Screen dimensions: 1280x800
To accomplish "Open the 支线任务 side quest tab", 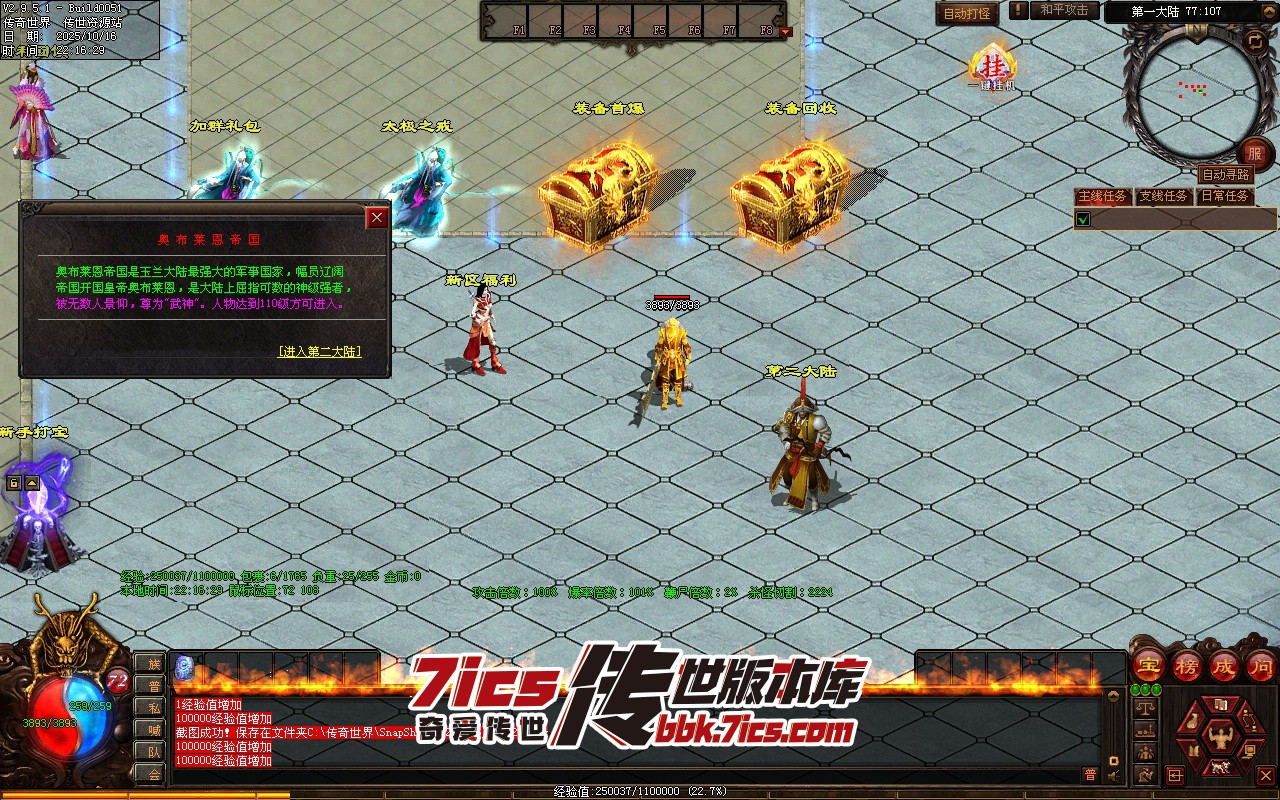I will pos(1164,196).
